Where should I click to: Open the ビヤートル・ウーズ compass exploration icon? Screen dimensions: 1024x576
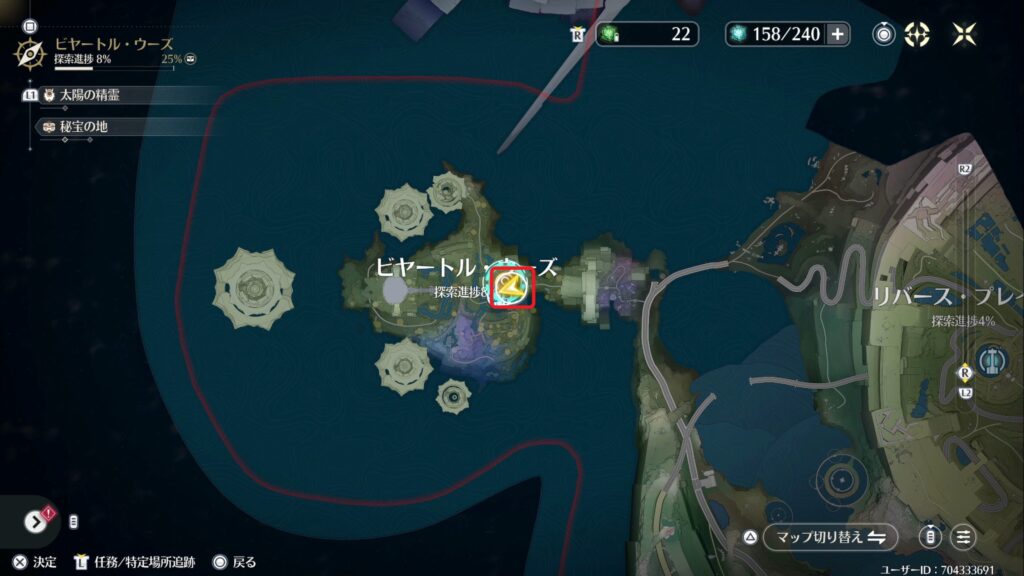31,51
